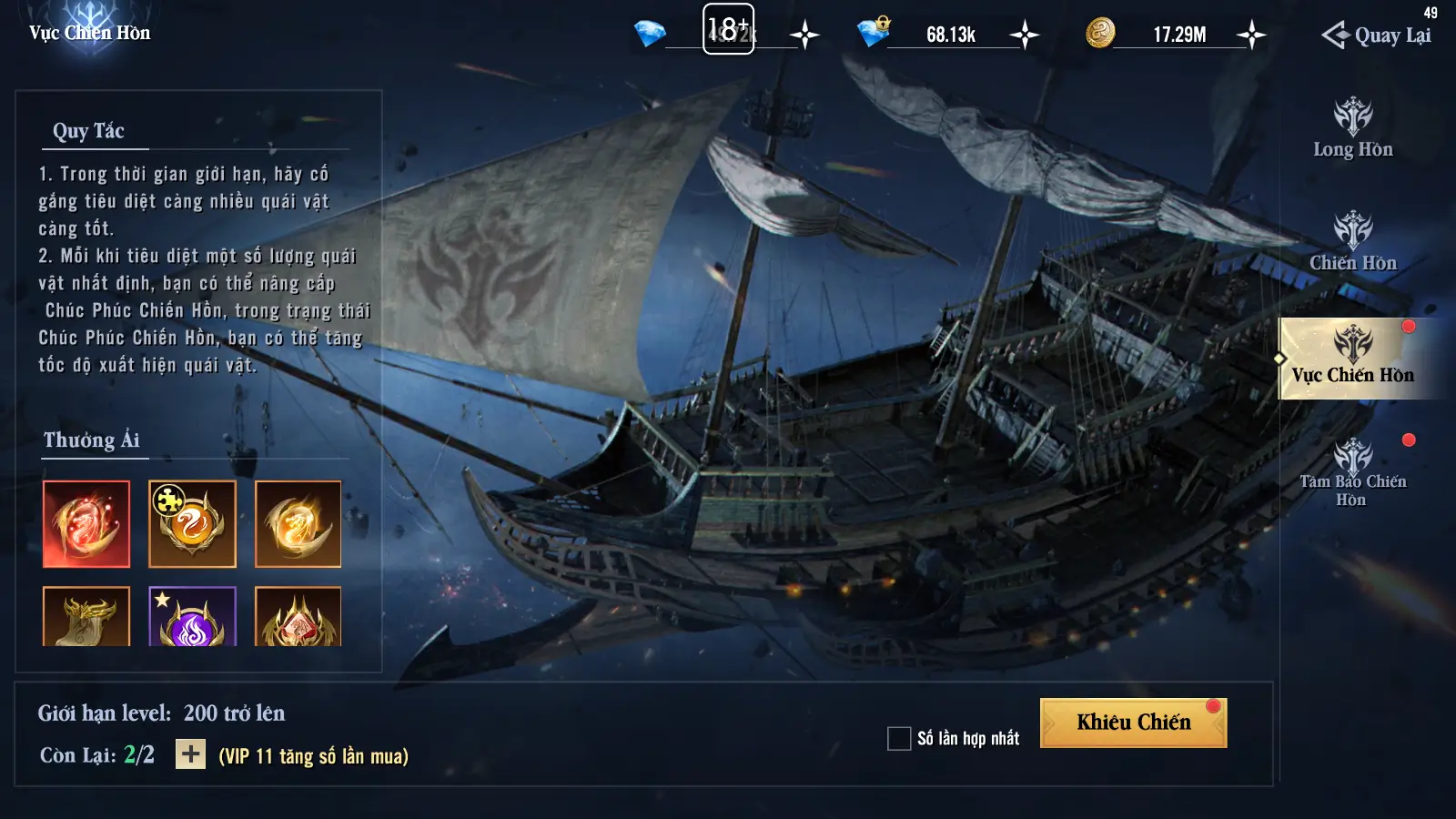
Task: Top up locked diamonds showing 68.13k
Action: tap(1025, 35)
